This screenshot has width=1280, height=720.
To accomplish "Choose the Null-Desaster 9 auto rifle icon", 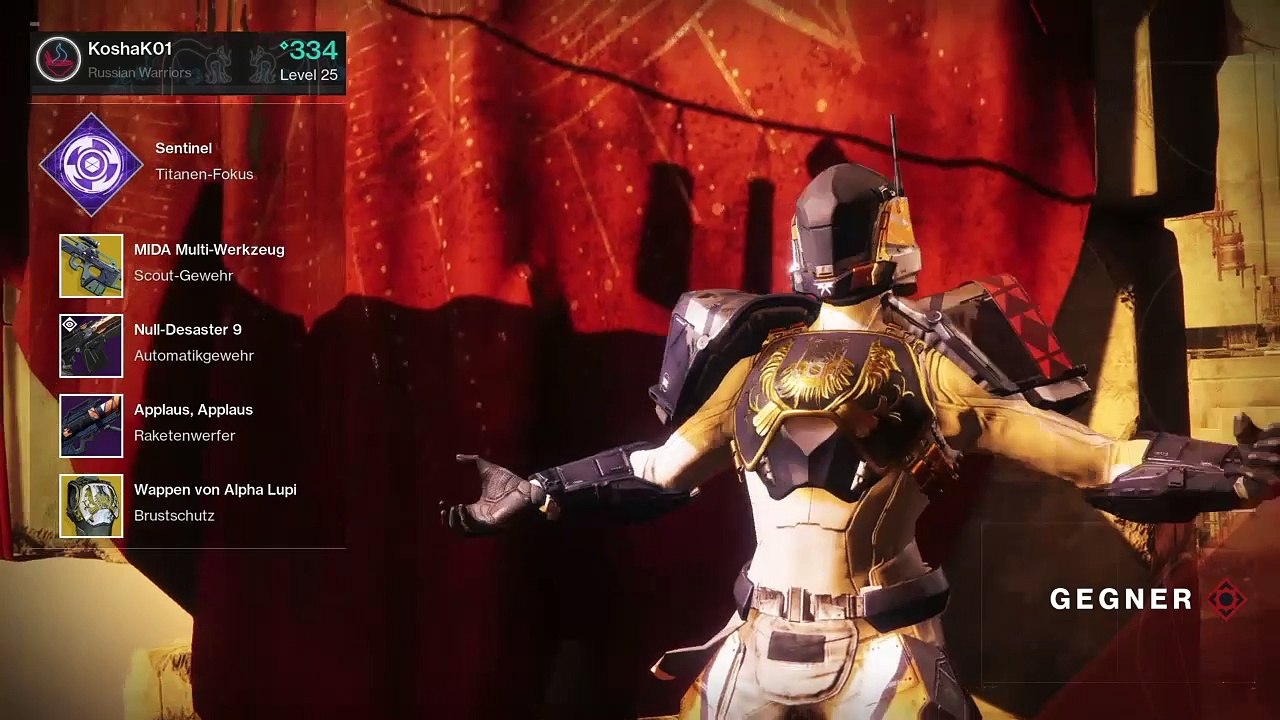I will tap(91, 346).
